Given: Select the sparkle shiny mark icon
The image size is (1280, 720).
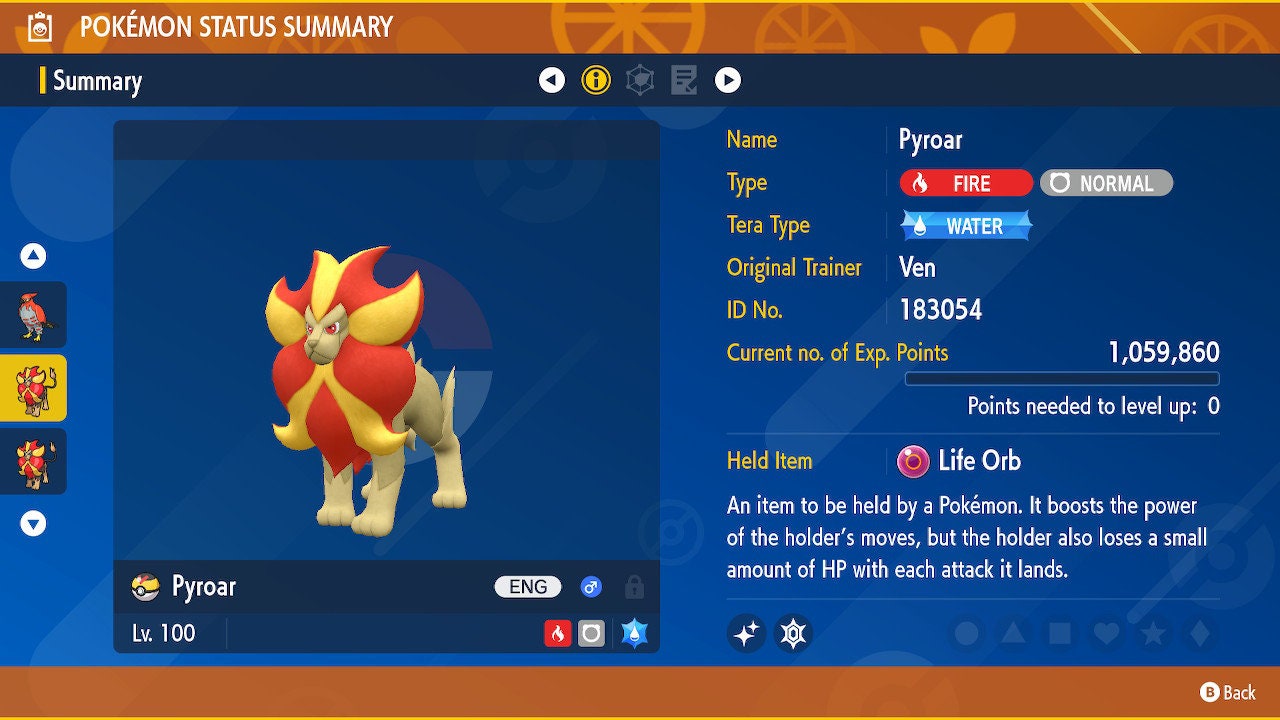Looking at the screenshot, I should pyautogui.click(x=746, y=633).
